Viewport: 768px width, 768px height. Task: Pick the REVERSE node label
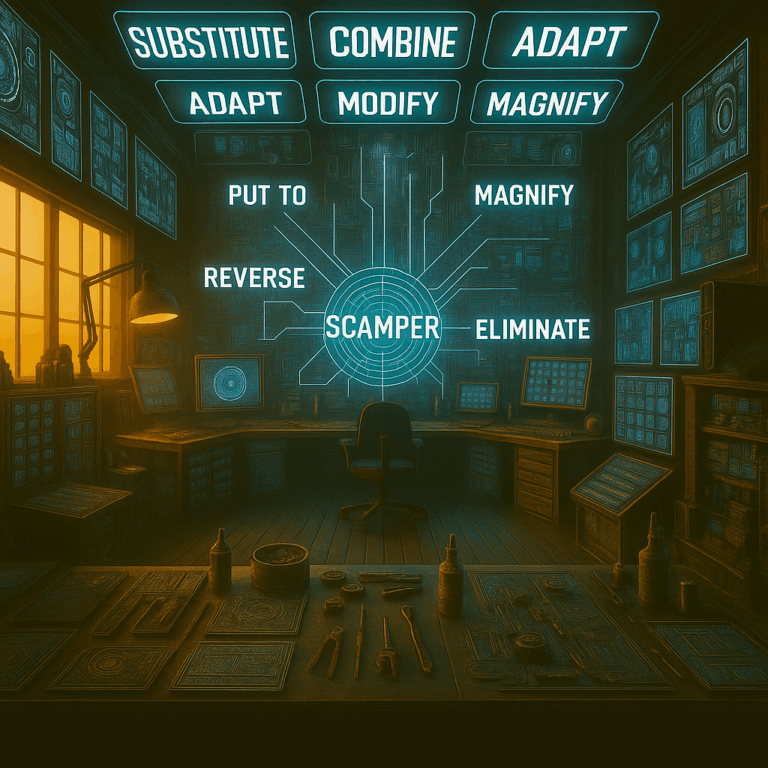click(x=254, y=277)
